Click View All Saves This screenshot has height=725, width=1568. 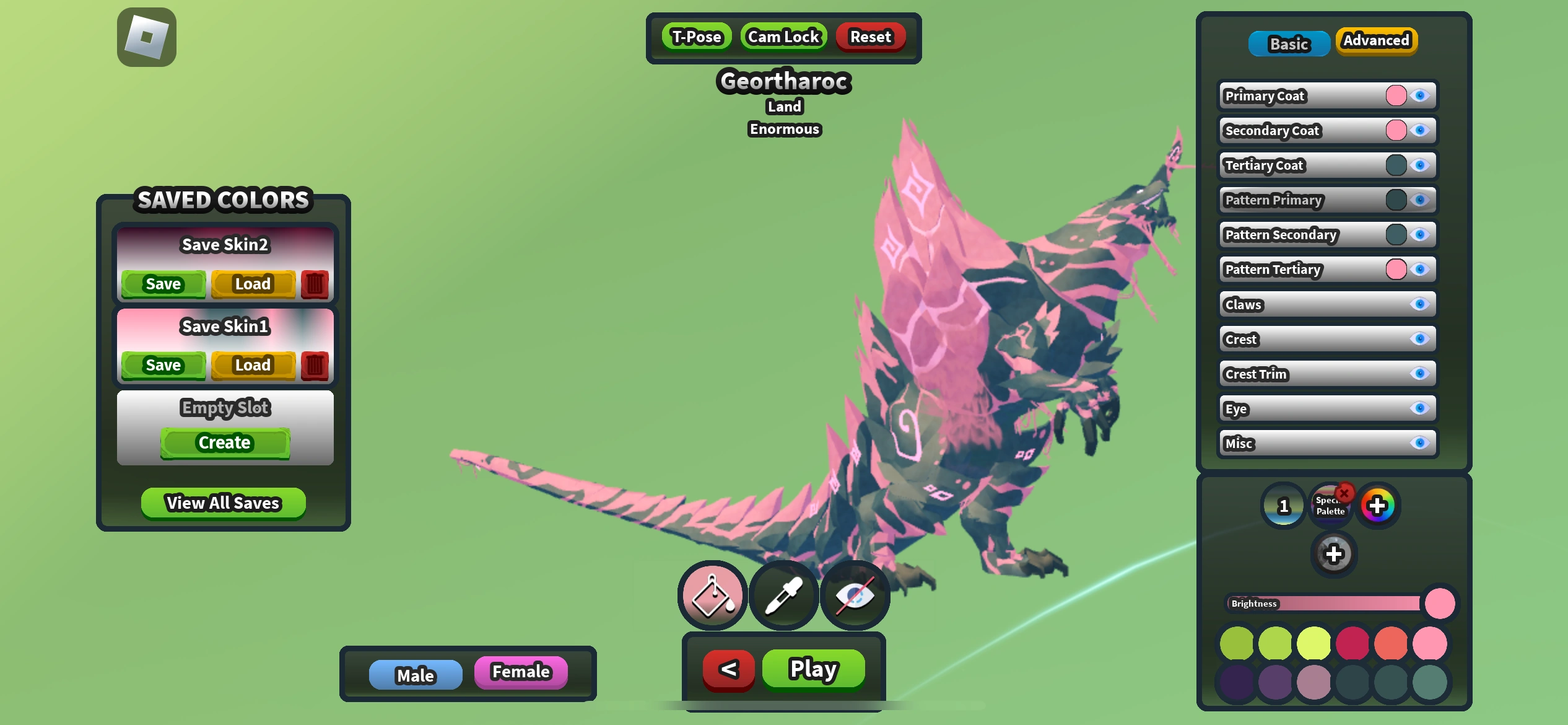(224, 503)
